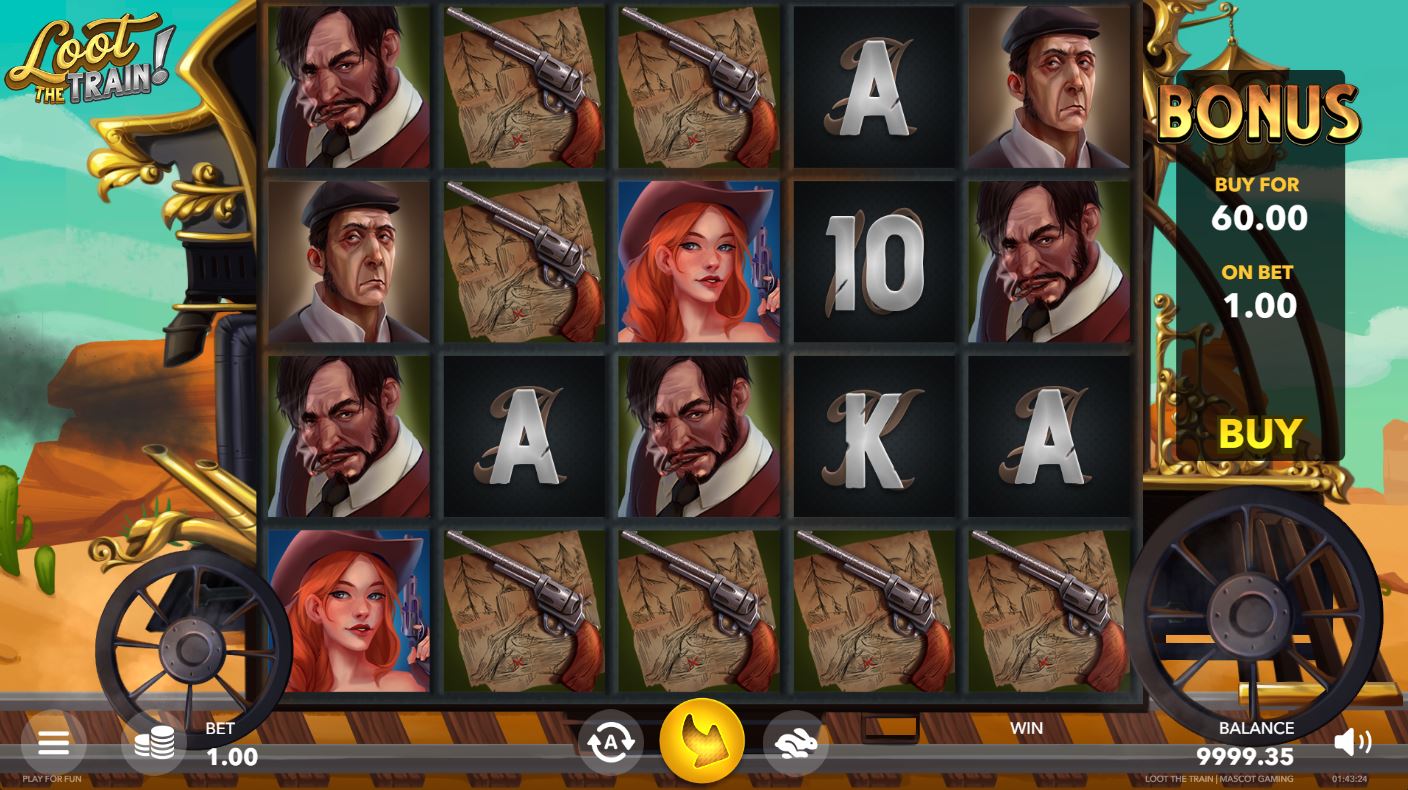Open the hamburger game menu
1408x790 pixels.
pos(54,742)
